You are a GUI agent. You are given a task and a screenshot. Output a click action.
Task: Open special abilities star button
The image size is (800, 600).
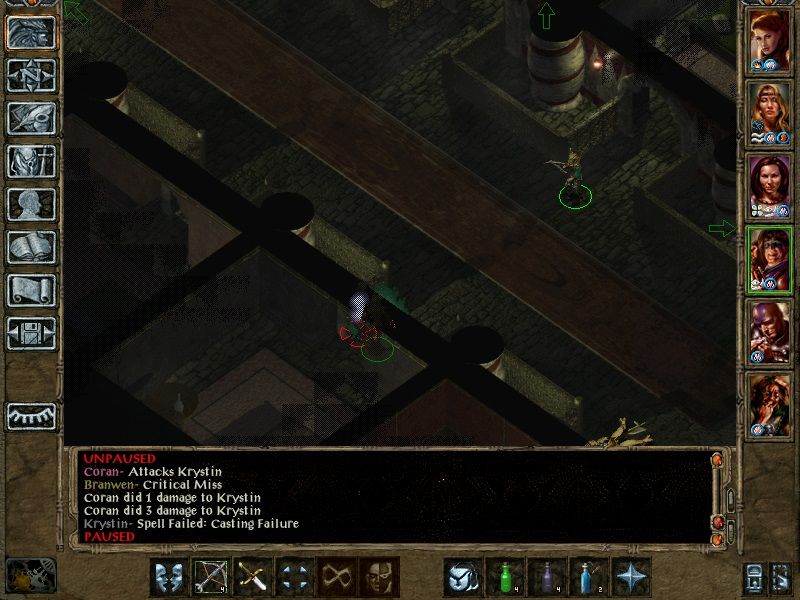coord(632,577)
